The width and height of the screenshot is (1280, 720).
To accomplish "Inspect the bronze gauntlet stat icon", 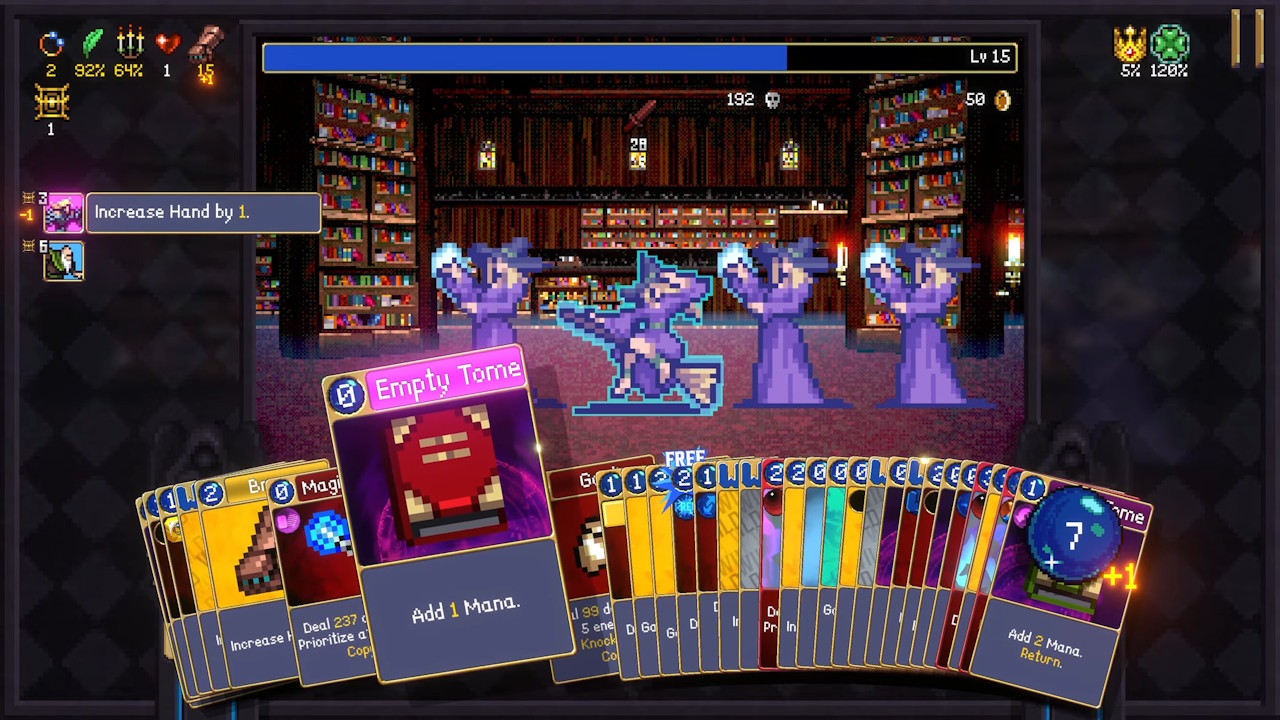I will coord(206,44).
